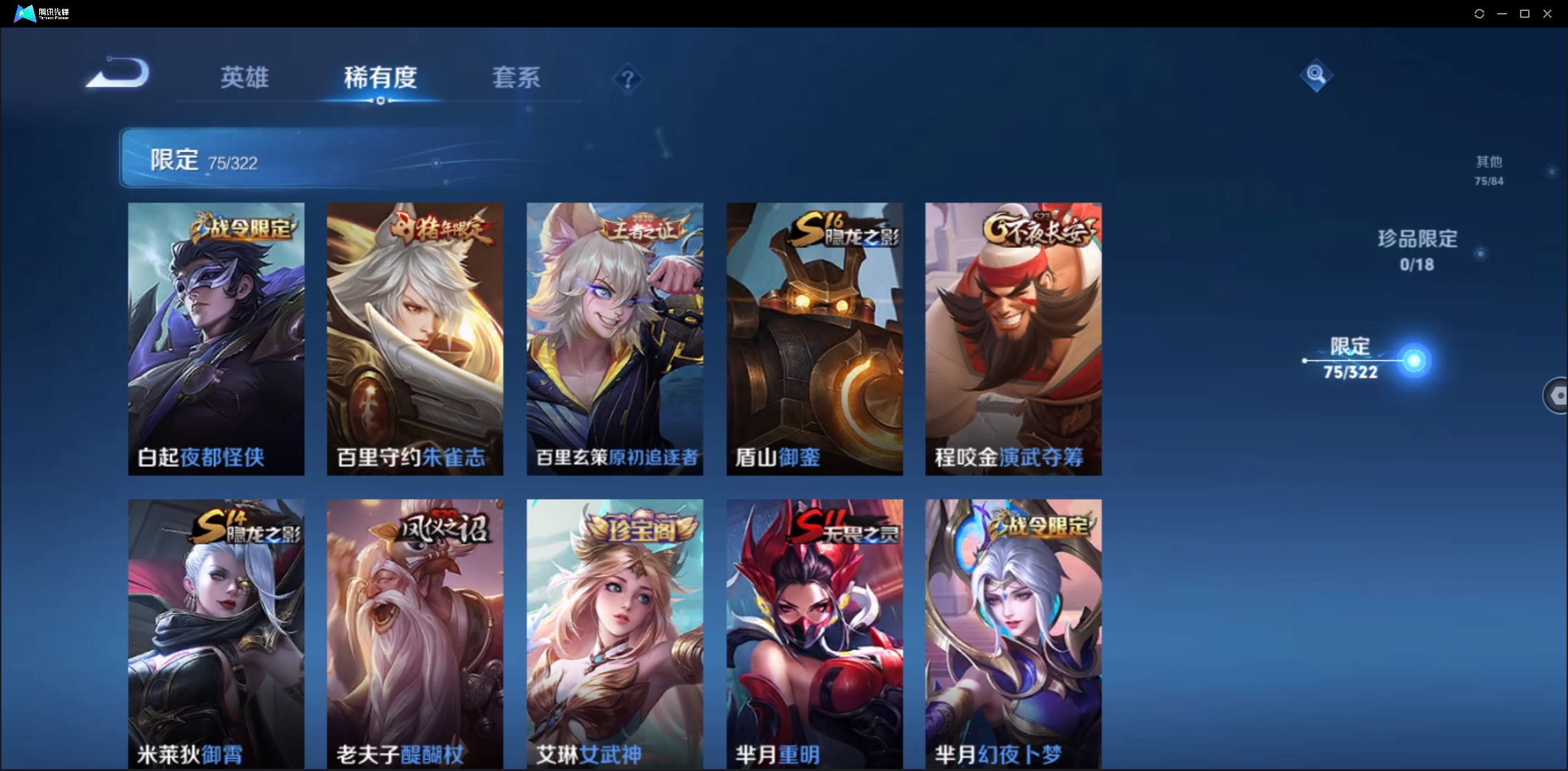
Task: View the 程咬金 演武夺筹 skin card
Action: 1013,338
